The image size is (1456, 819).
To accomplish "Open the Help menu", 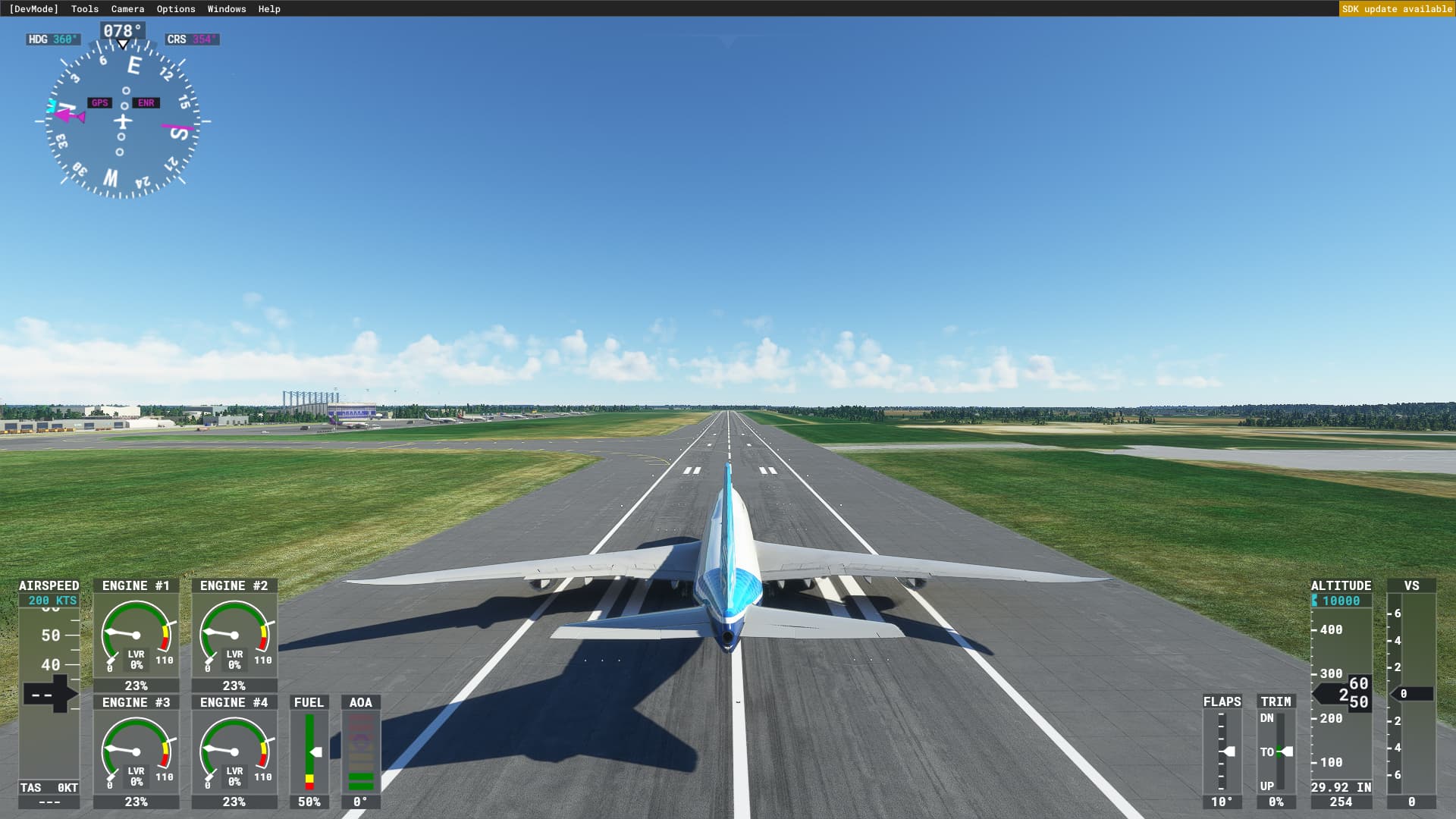I will [x=268, y=8].
